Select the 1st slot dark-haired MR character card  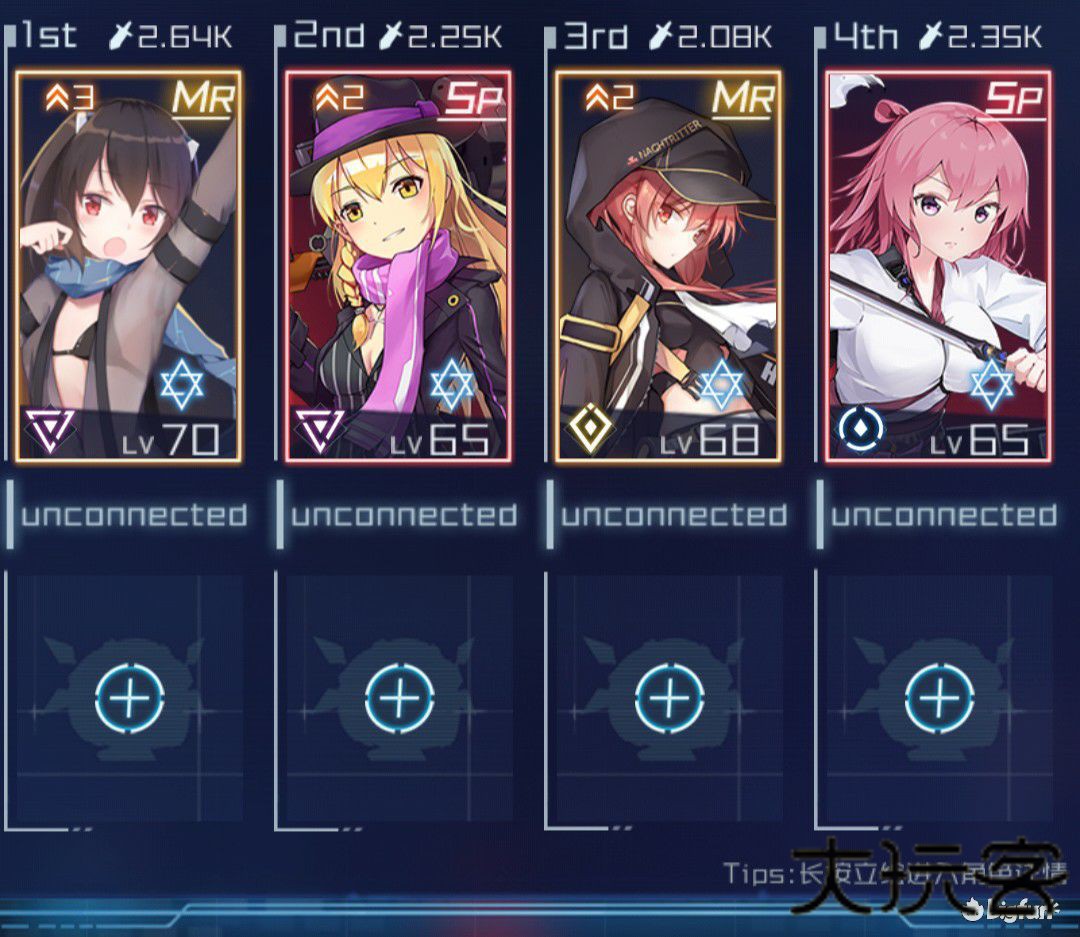pyautogui.click(x=129, y=266)
